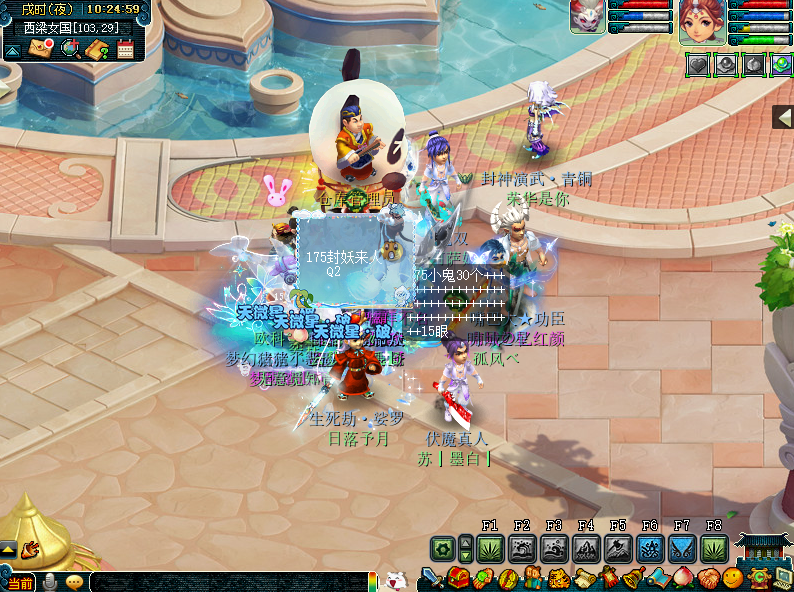Activate the F1 grass skill slot
This screenshot has width=794, height=592.
click(x=490, y=548)
